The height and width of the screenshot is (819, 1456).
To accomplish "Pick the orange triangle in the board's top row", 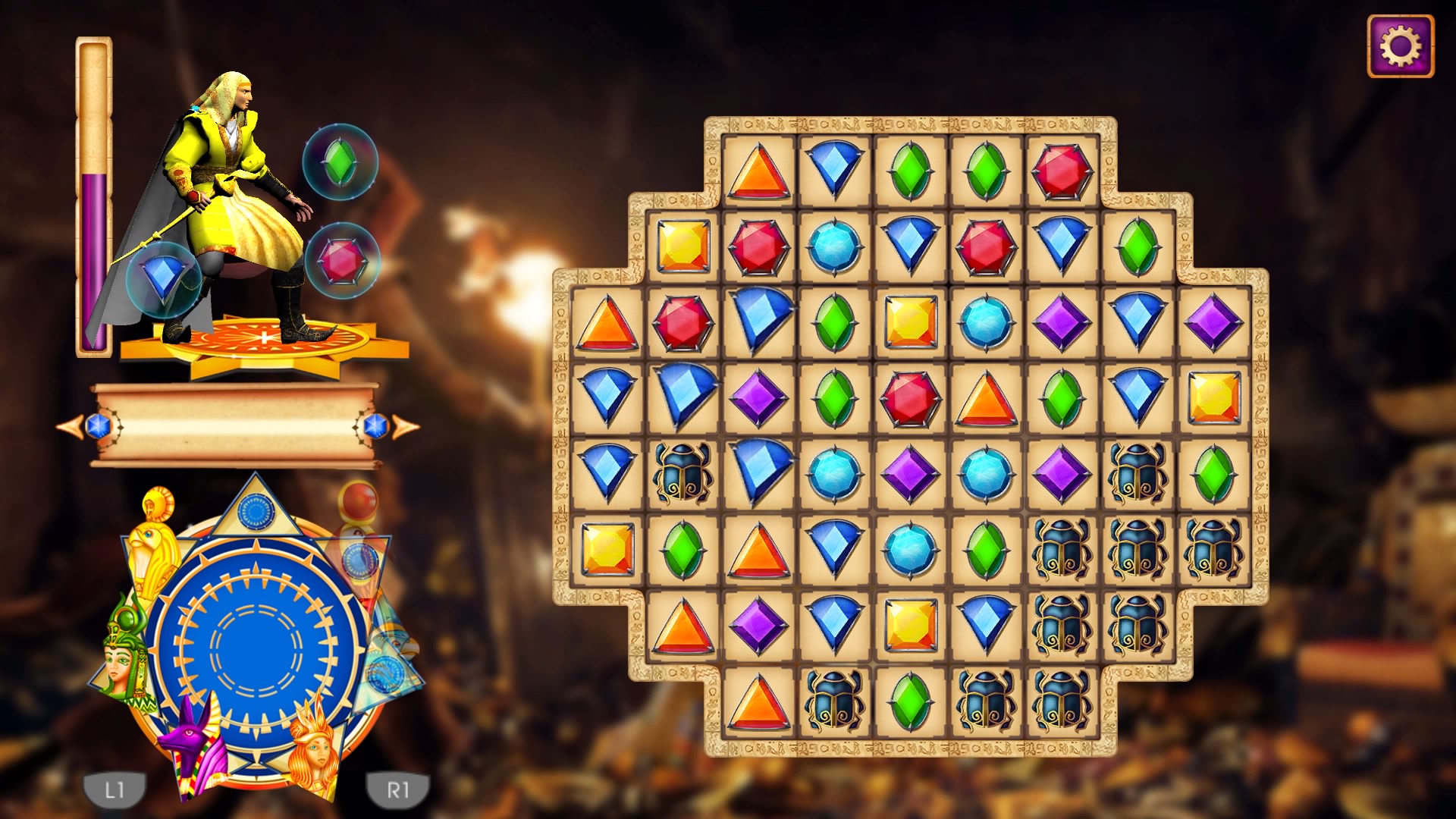I will click(x=758, y=171).
